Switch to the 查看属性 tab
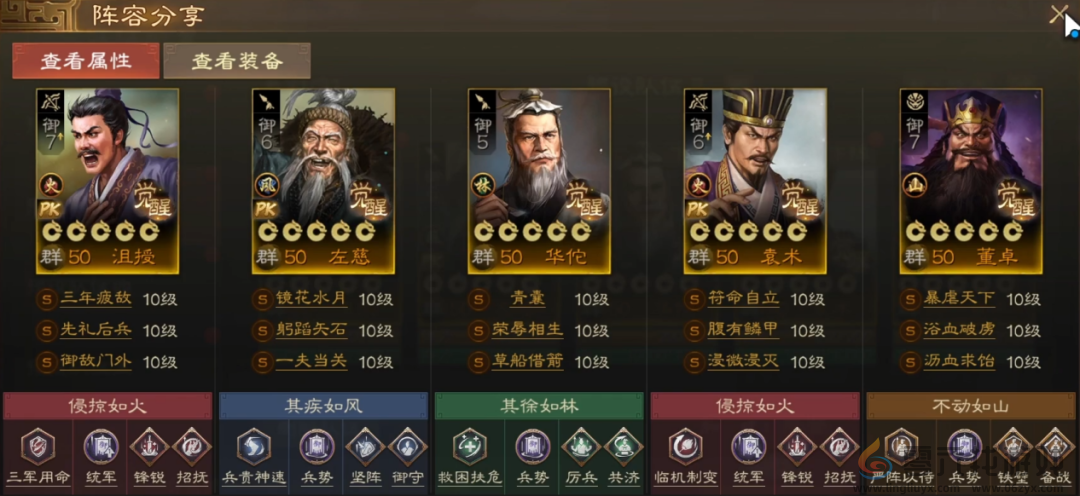 click(85, 60)
